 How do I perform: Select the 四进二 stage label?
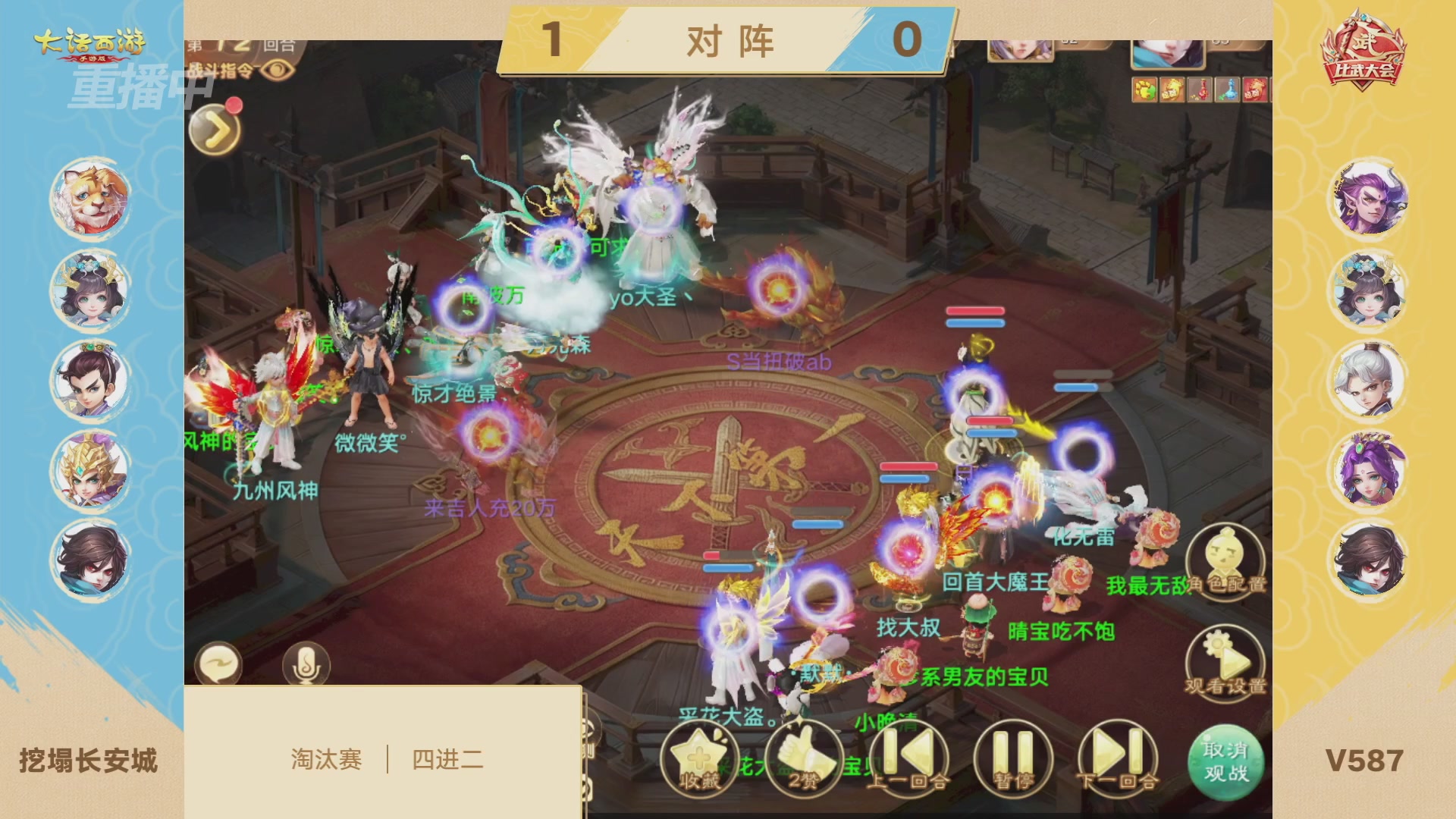447,758
